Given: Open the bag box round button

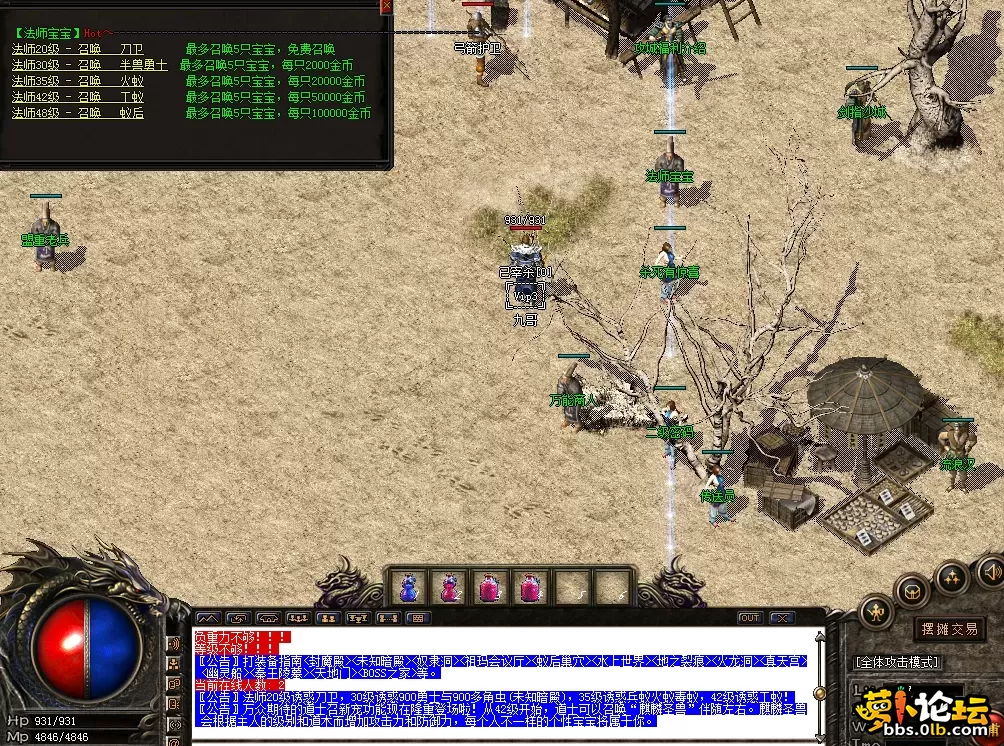Looking at the screenshot, I should tap(912, 590).
